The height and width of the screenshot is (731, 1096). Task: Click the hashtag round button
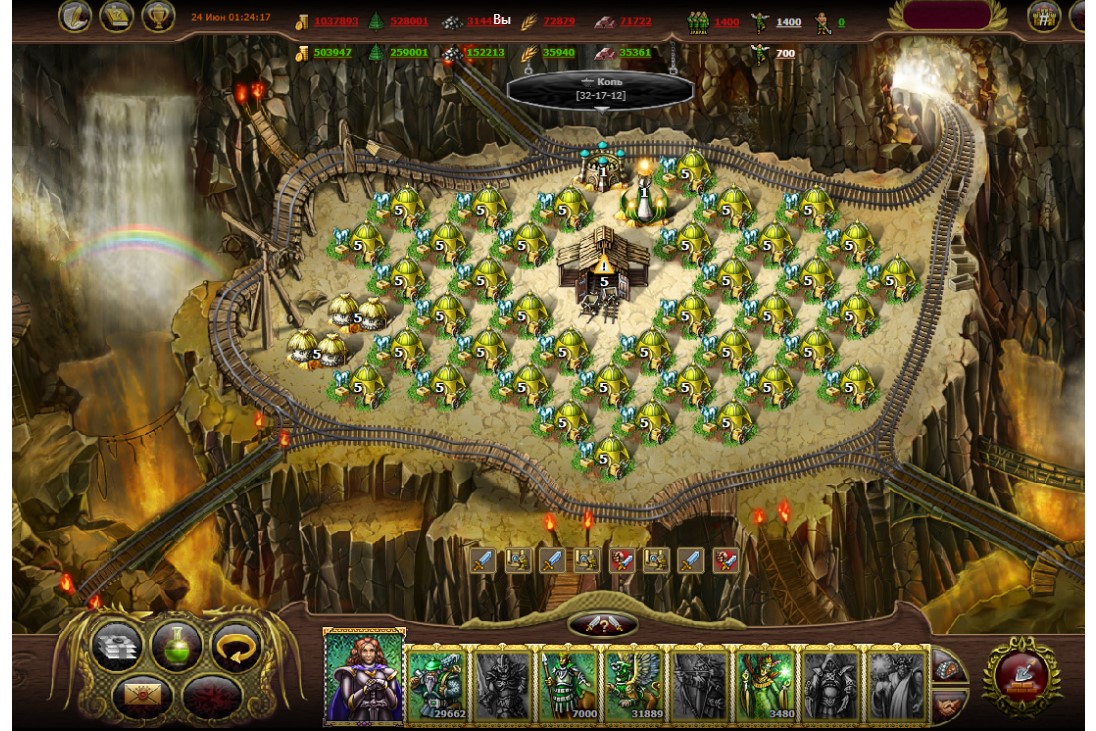pyautogui.click(x=1044, y=16)
